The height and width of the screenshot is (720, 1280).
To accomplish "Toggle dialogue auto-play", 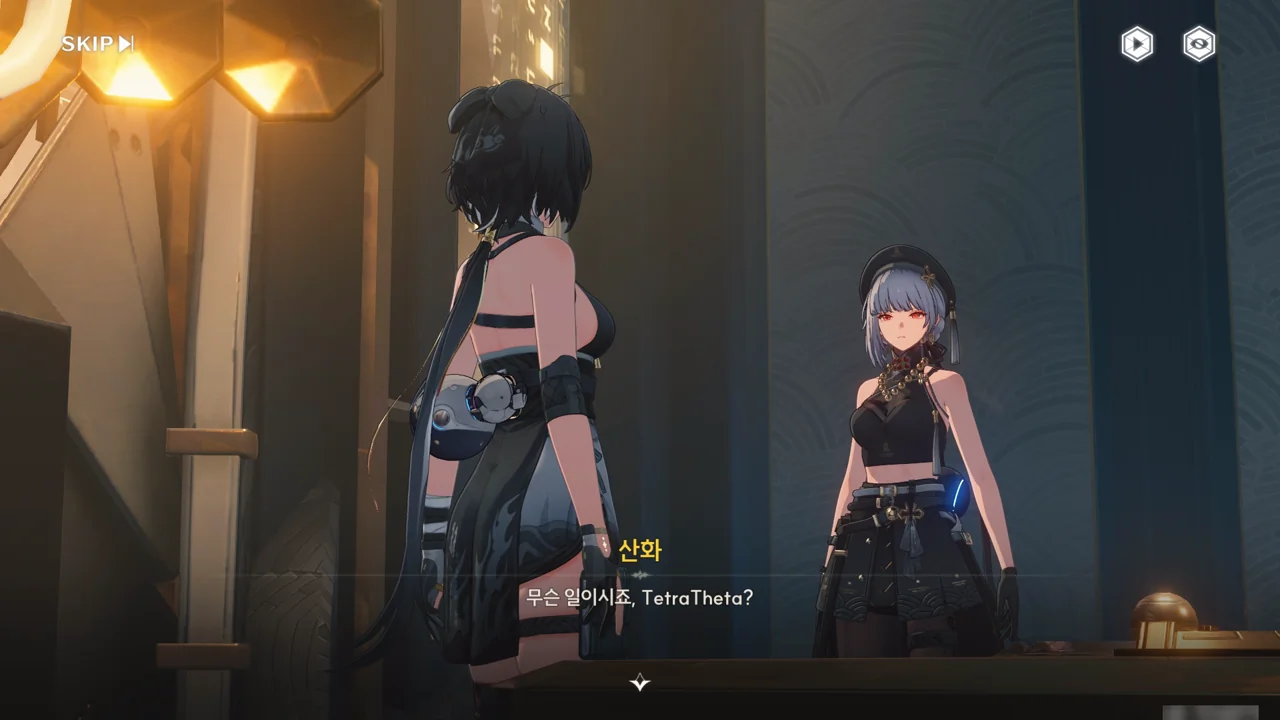I will (1136, 44).
